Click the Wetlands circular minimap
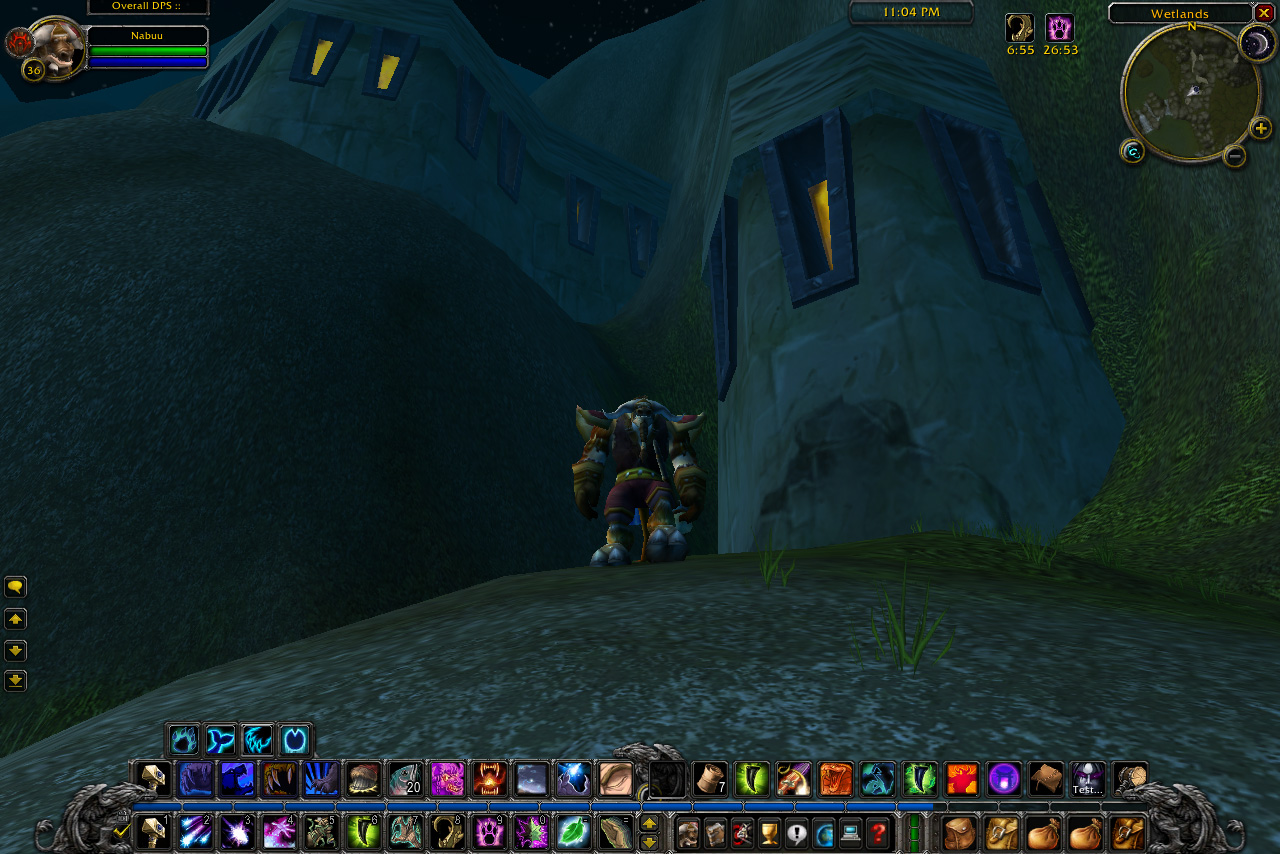This screenshot has width=1280, height=854. click(1191, 93)
